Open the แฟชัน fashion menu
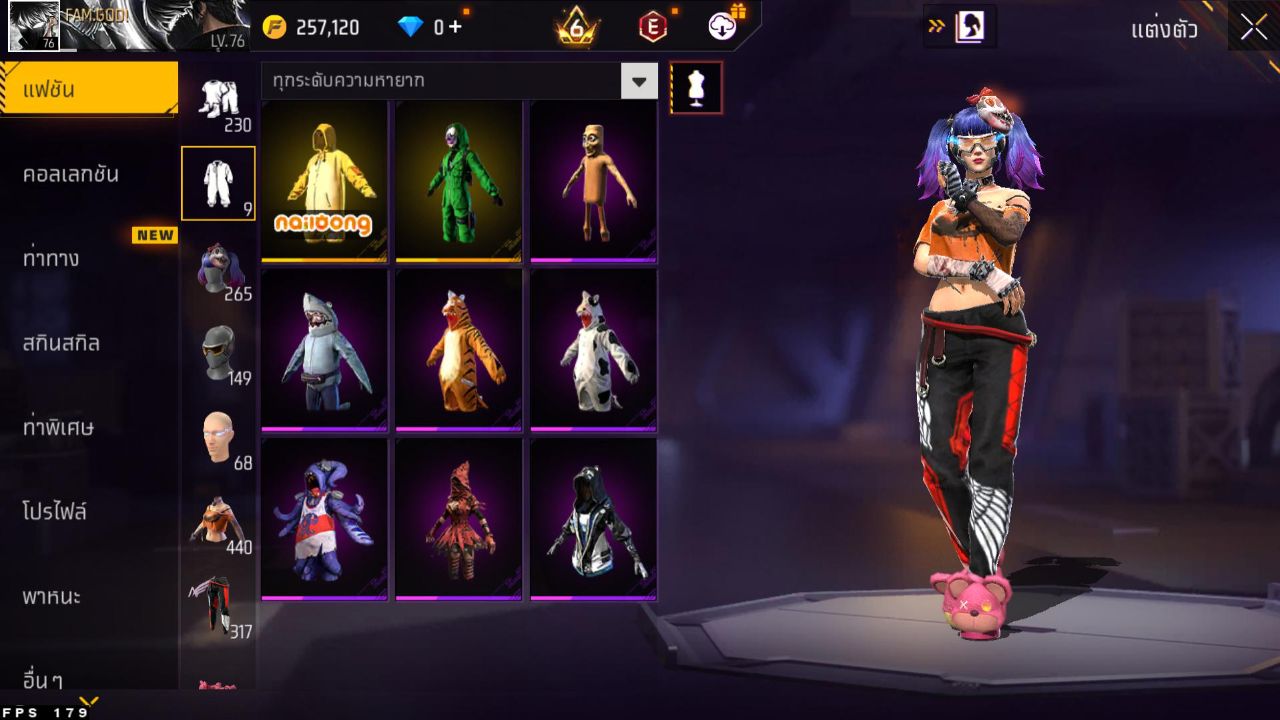1280x720 pixels. pos(88,90)
